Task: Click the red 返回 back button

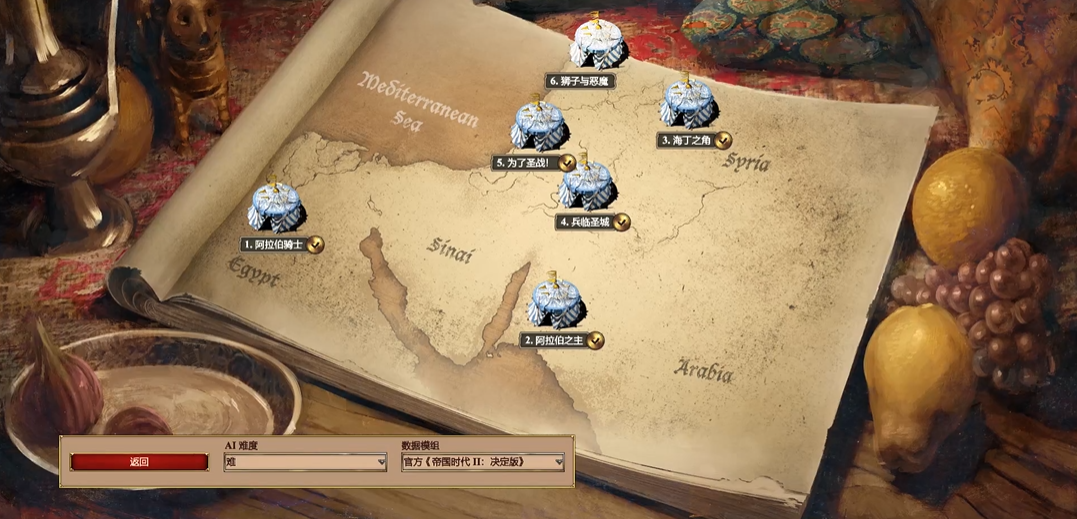Action: tap(139, 462)
